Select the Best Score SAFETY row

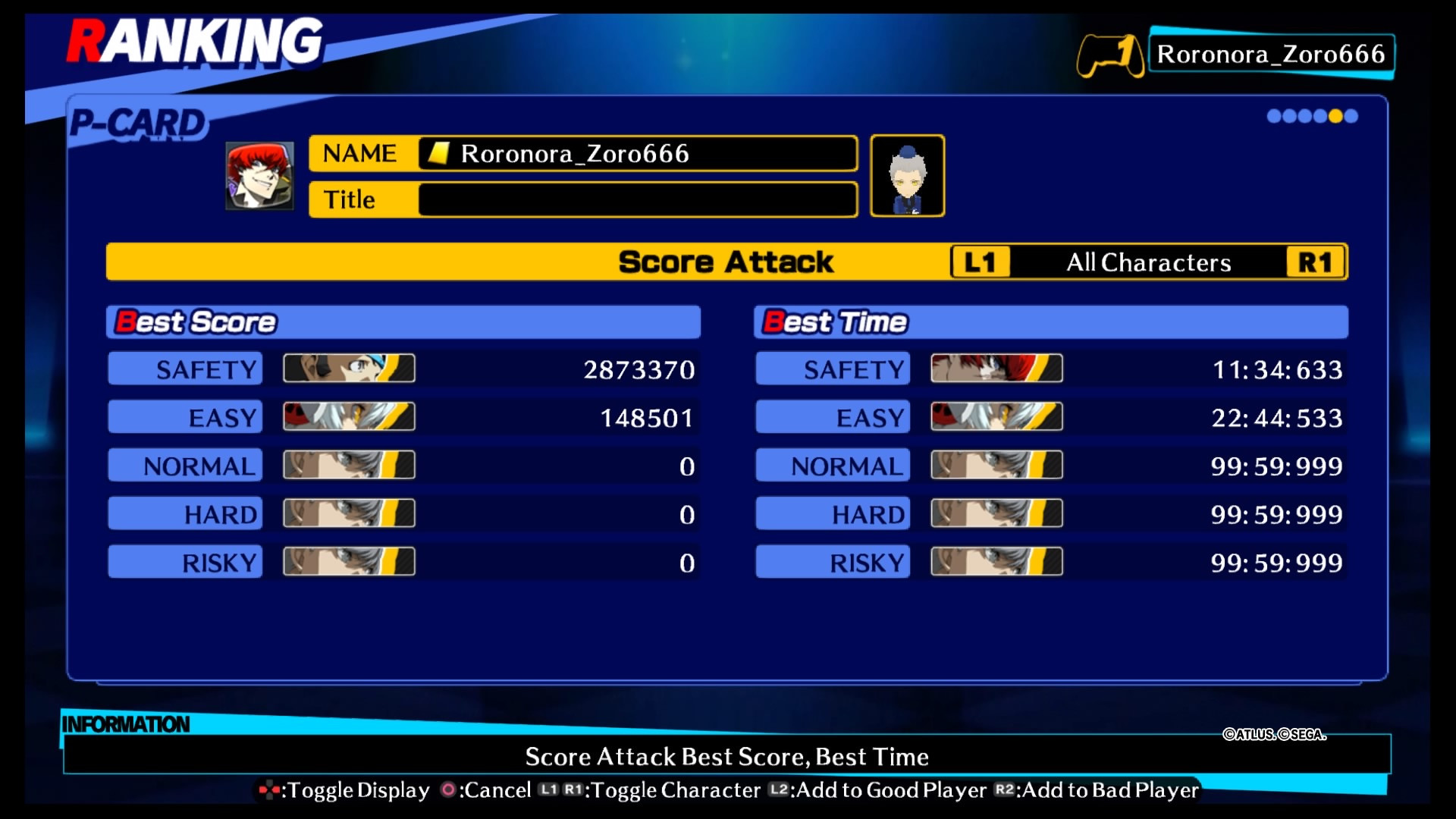click(403, 369)
